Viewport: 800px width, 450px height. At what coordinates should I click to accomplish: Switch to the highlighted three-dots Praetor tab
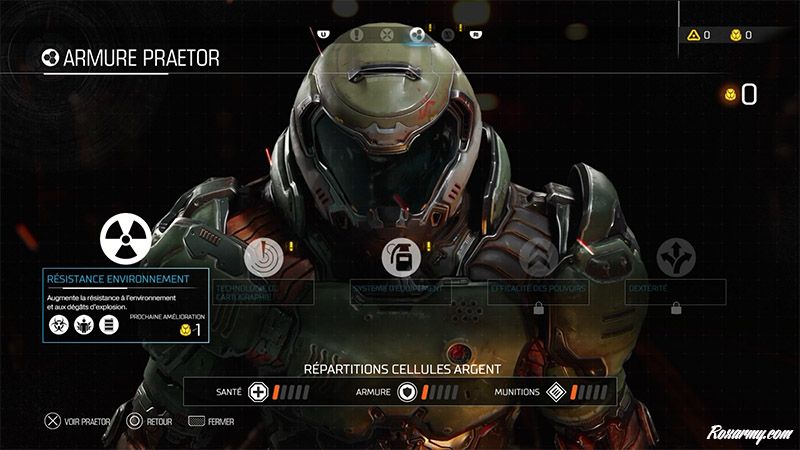[x=417, y=34]
